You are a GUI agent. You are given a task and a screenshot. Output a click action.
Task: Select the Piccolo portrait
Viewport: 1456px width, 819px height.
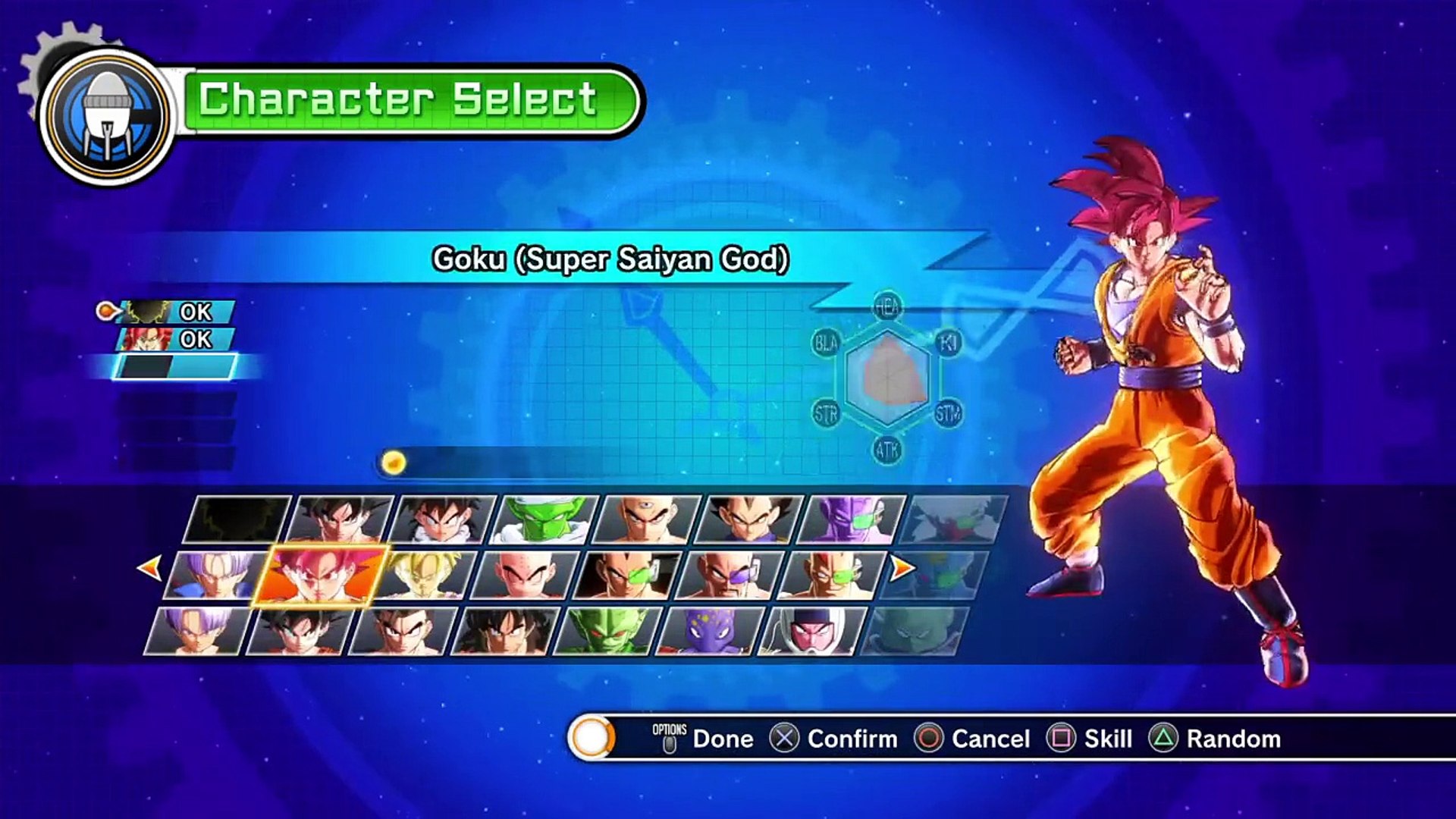(x=544, y=520)
